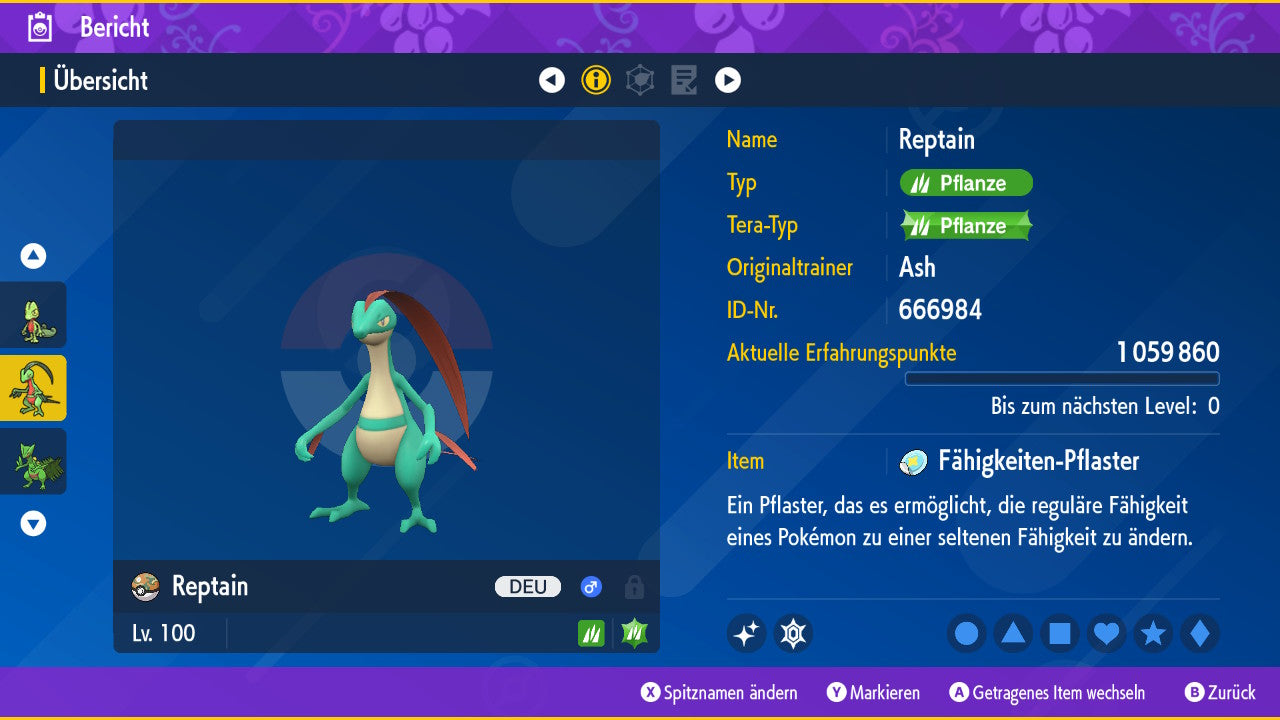Switch to the stats hexagon tab

point(640,80)
